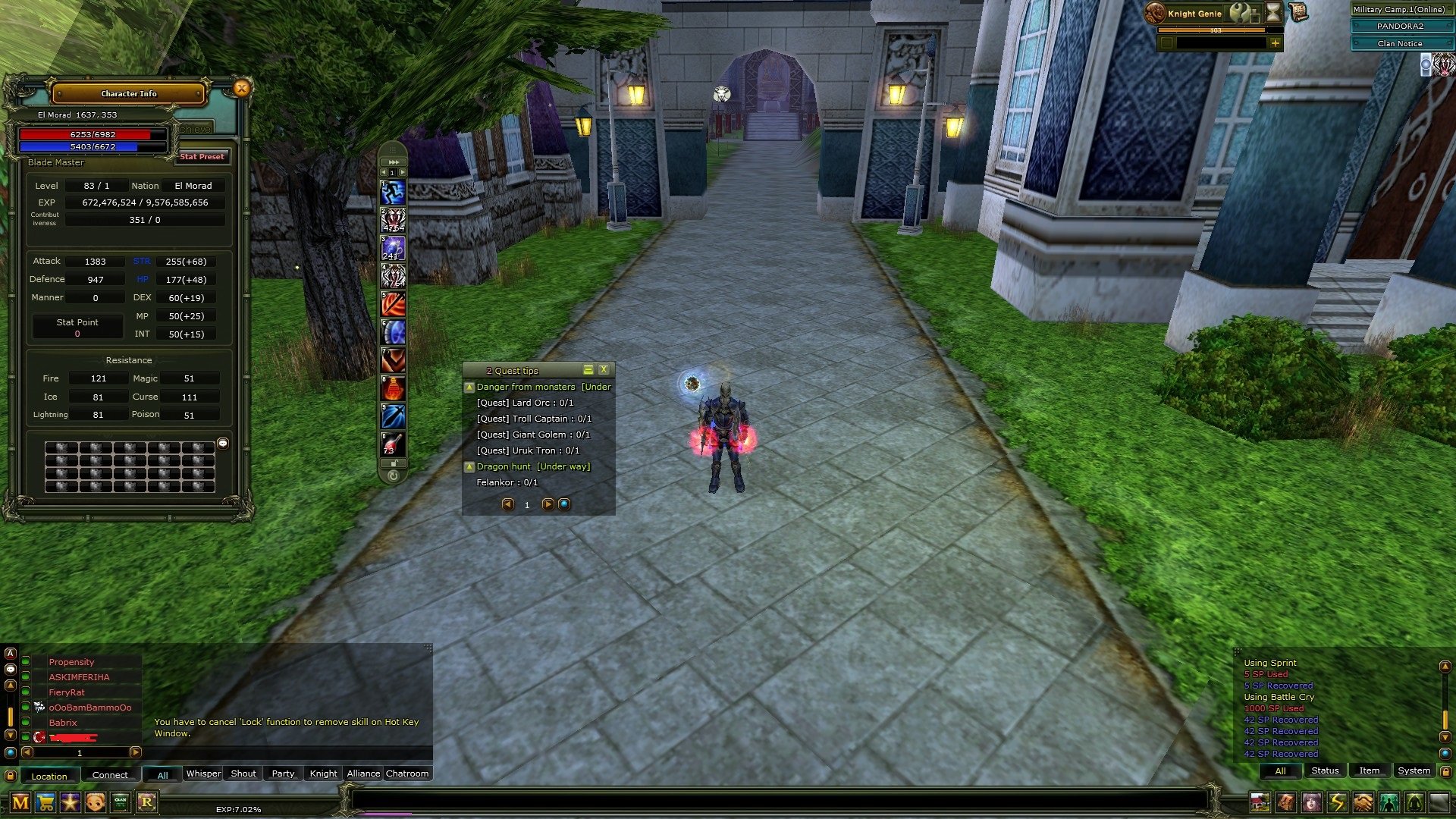Viewport: 1456px width, 819px height.
Task: Minimize the Quest tips panel
Action: [588, 369]
